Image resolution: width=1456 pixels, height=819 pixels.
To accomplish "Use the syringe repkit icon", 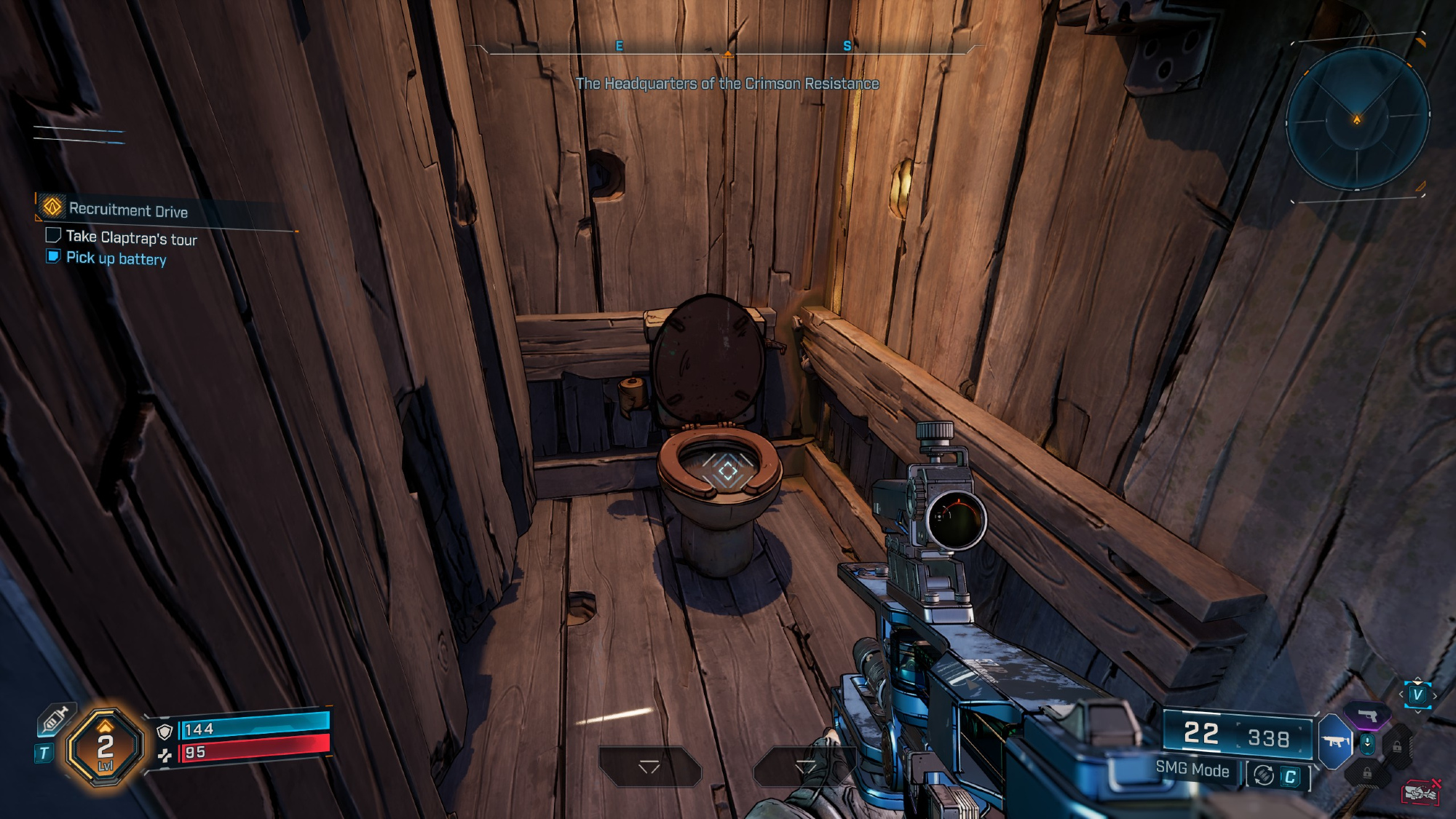I will [55, 720].
